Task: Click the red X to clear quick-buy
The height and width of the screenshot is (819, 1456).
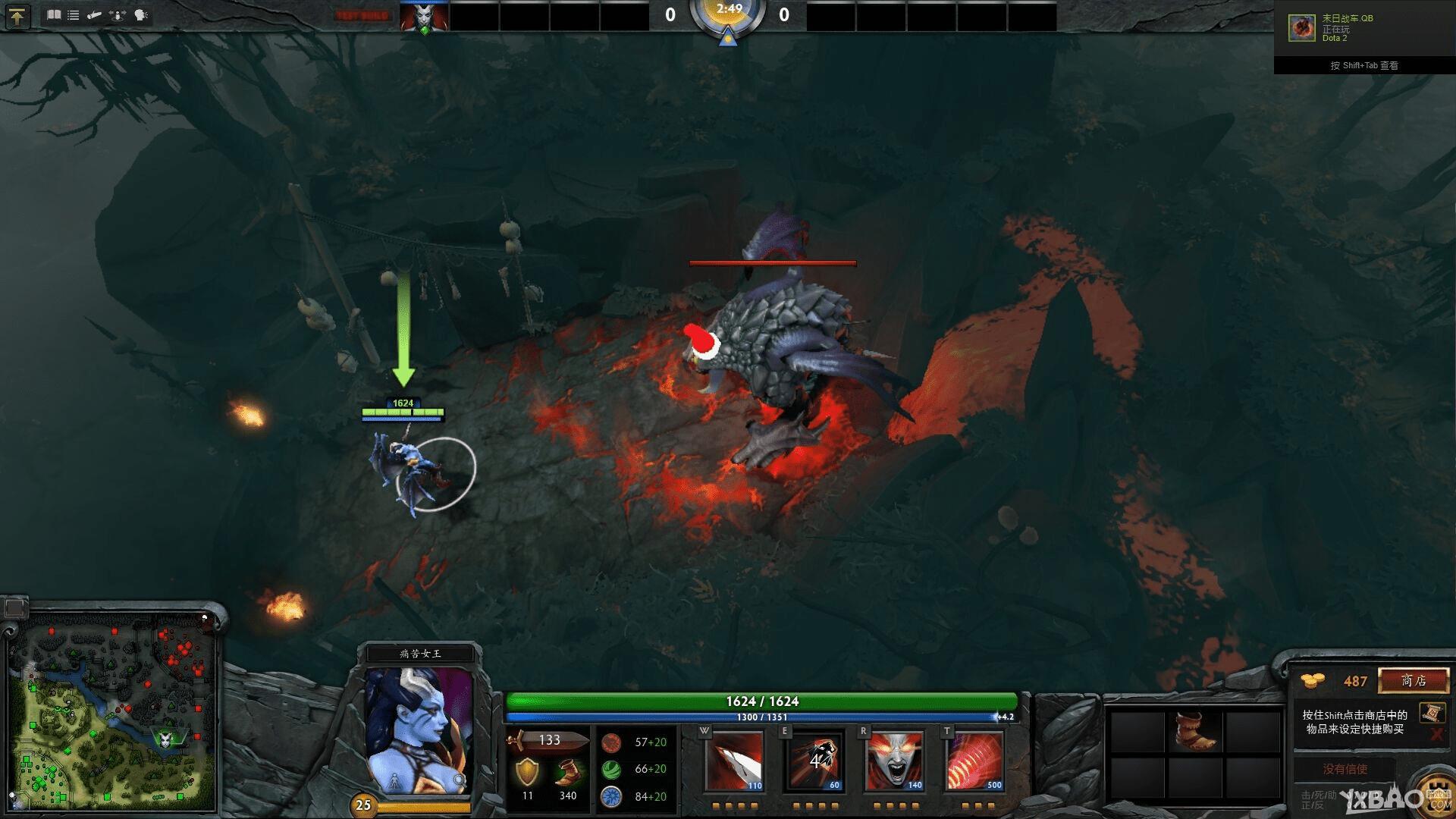Action: coord(1437,734)
